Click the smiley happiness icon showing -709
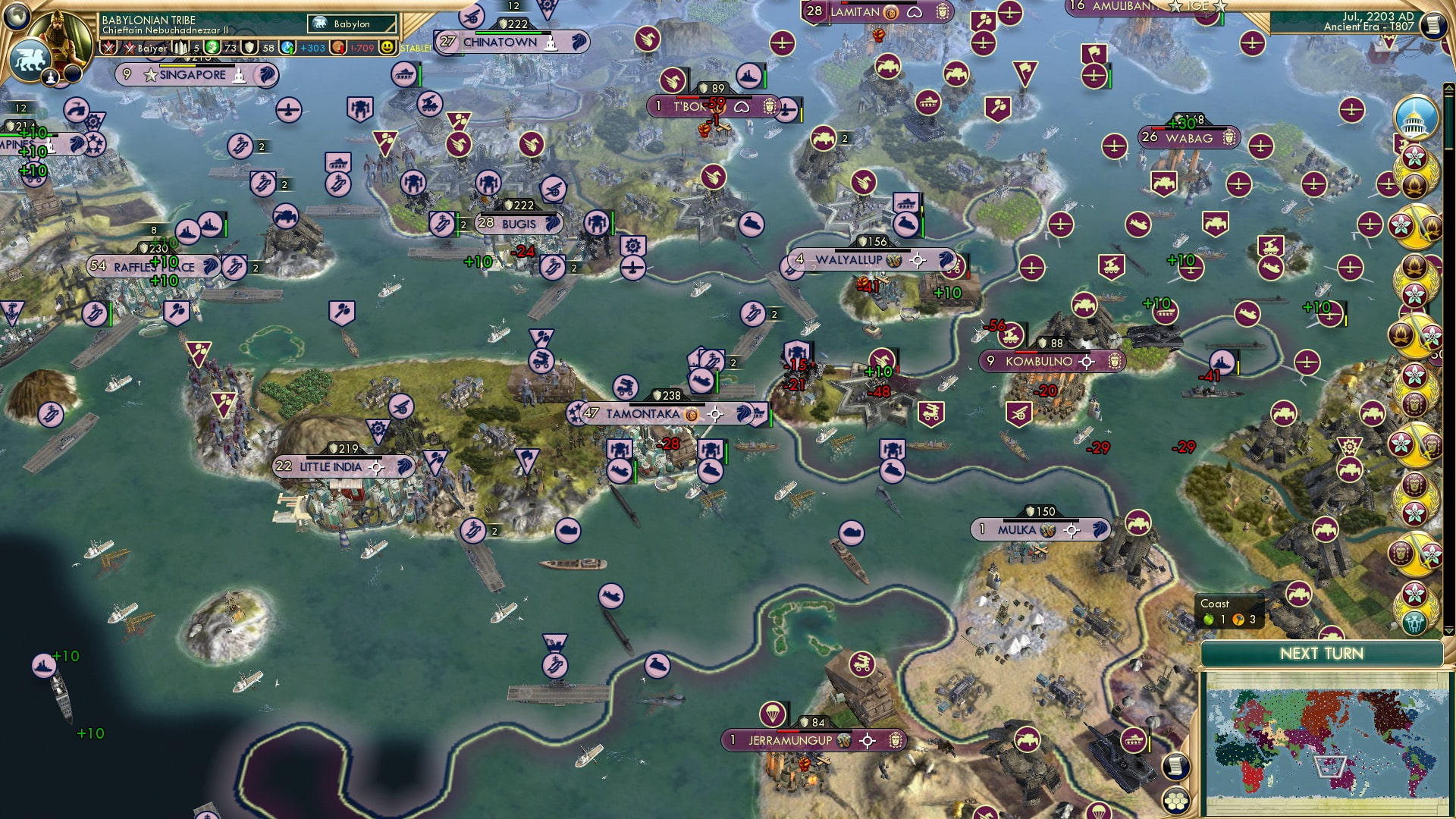 click(x=388, y=47)
